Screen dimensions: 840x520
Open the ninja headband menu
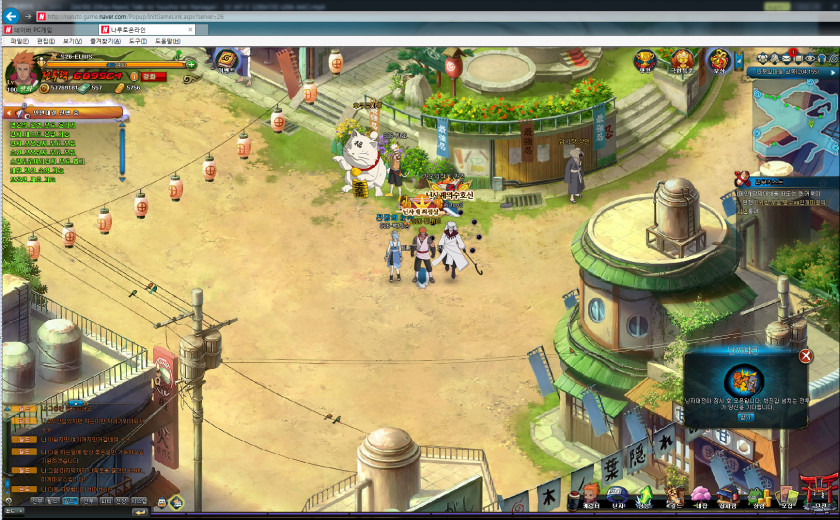click(617, 495)
